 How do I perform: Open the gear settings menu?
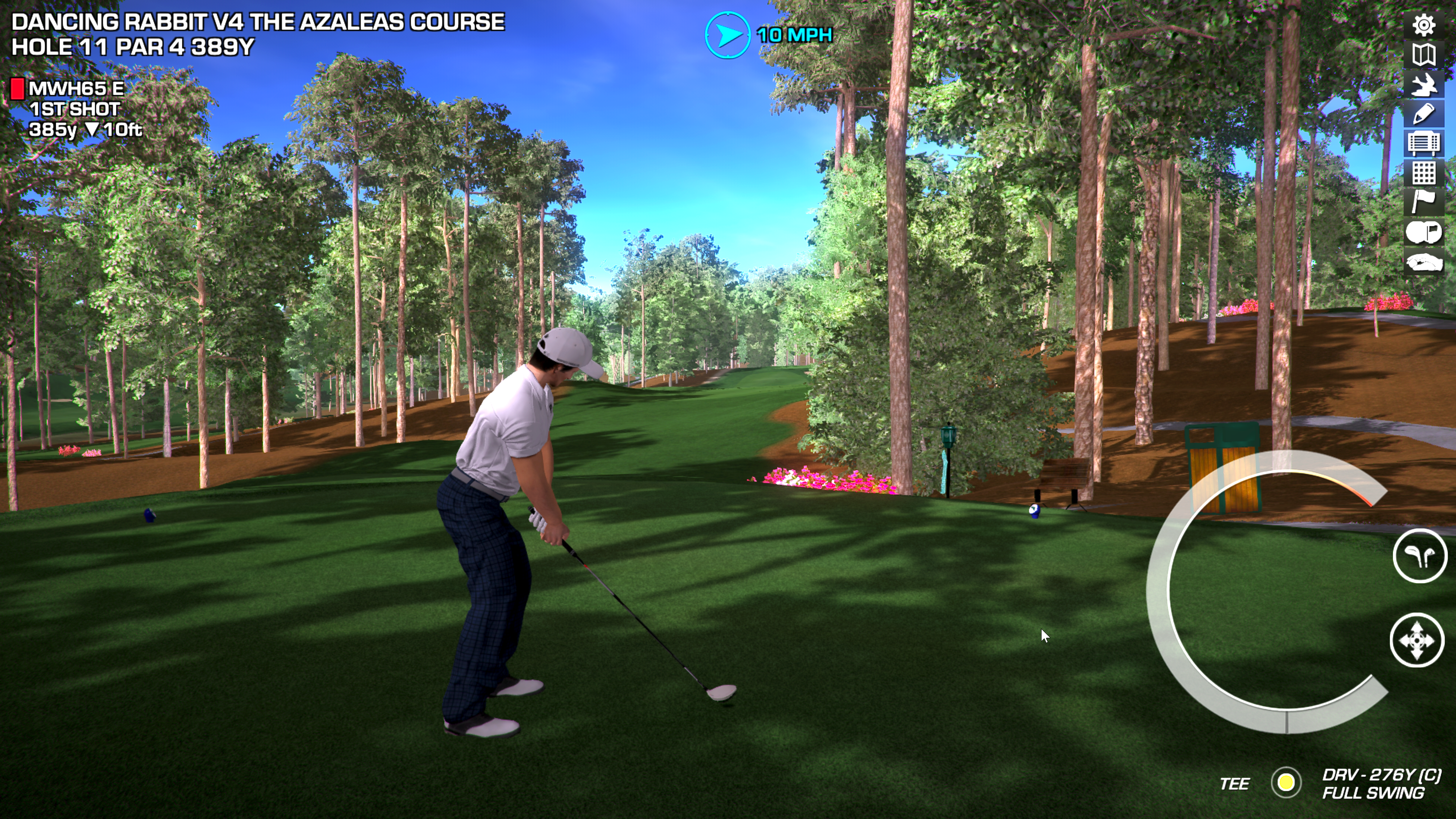(x=1424, y=25)
